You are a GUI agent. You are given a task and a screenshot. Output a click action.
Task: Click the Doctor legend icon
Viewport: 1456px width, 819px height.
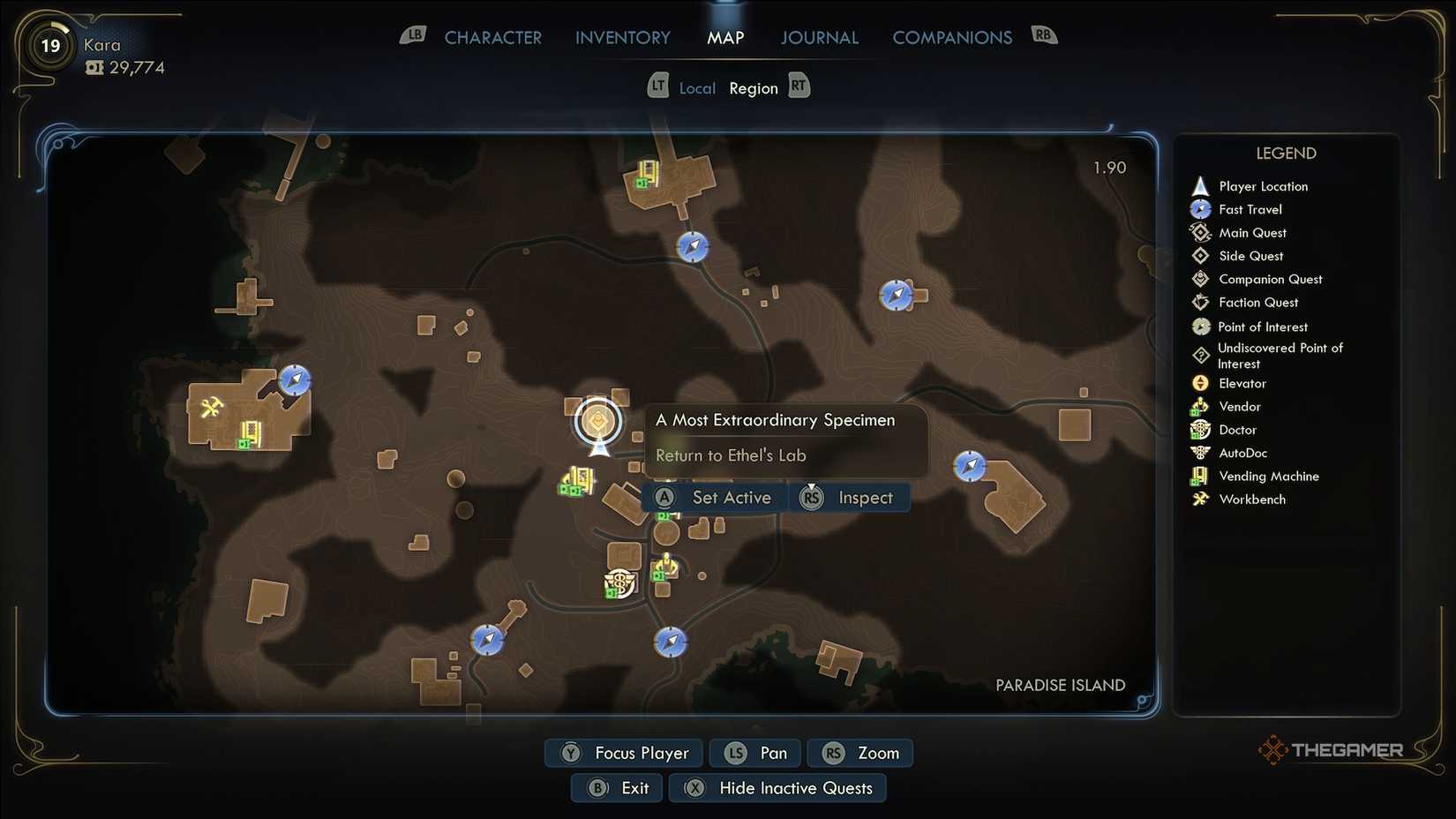(x=1201, y=430)
